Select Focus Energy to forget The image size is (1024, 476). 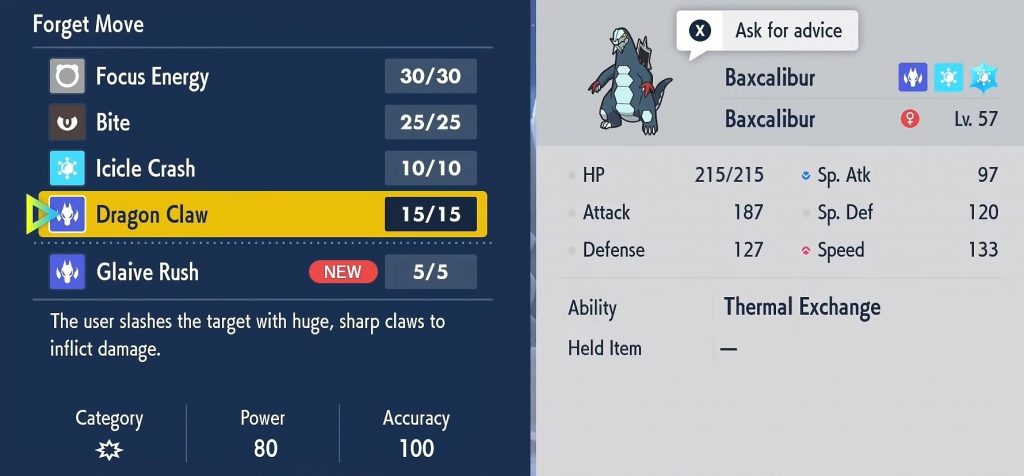[x=262, y=76]
